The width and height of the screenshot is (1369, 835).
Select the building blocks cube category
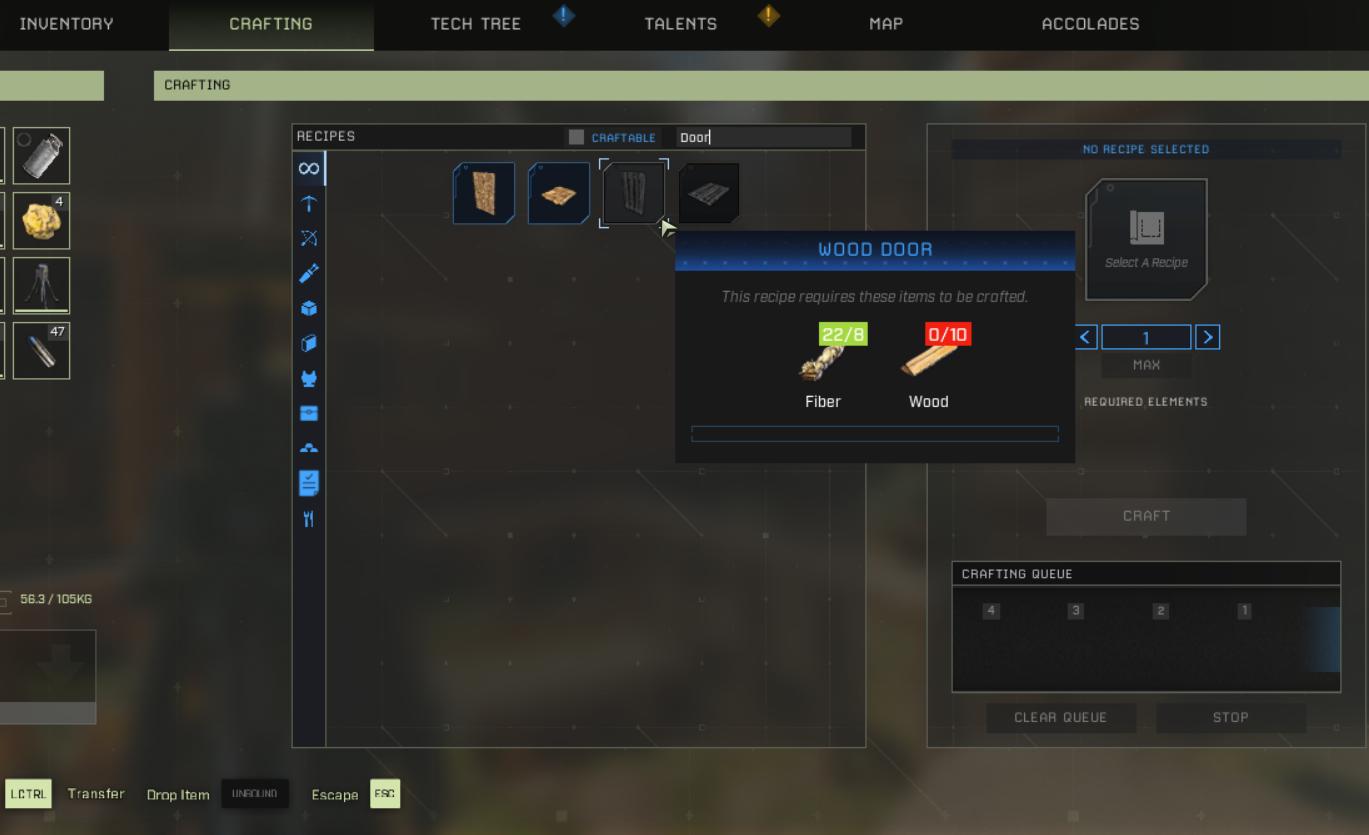(x=310, y=308)
